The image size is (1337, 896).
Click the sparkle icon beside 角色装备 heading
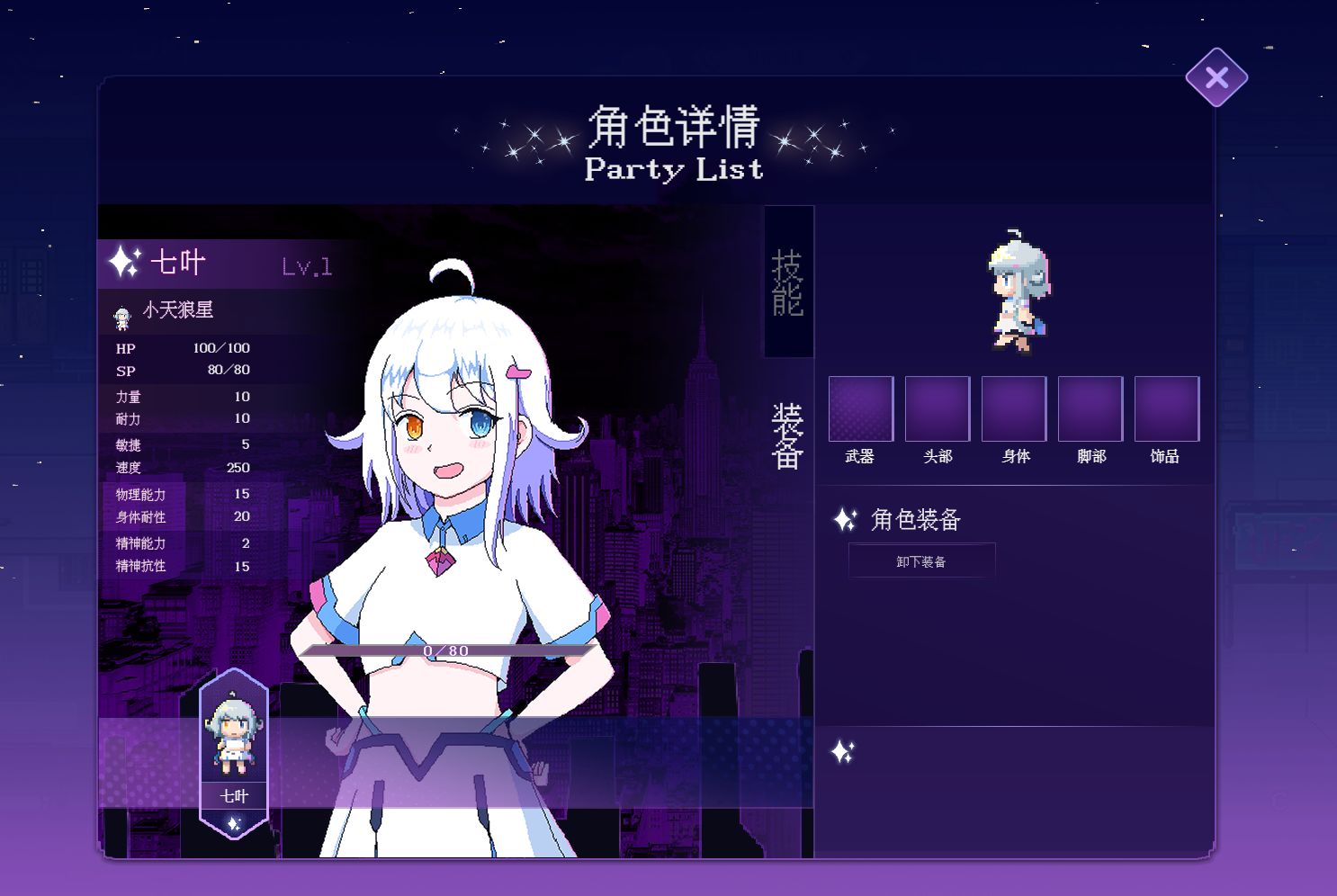point(844,520)
